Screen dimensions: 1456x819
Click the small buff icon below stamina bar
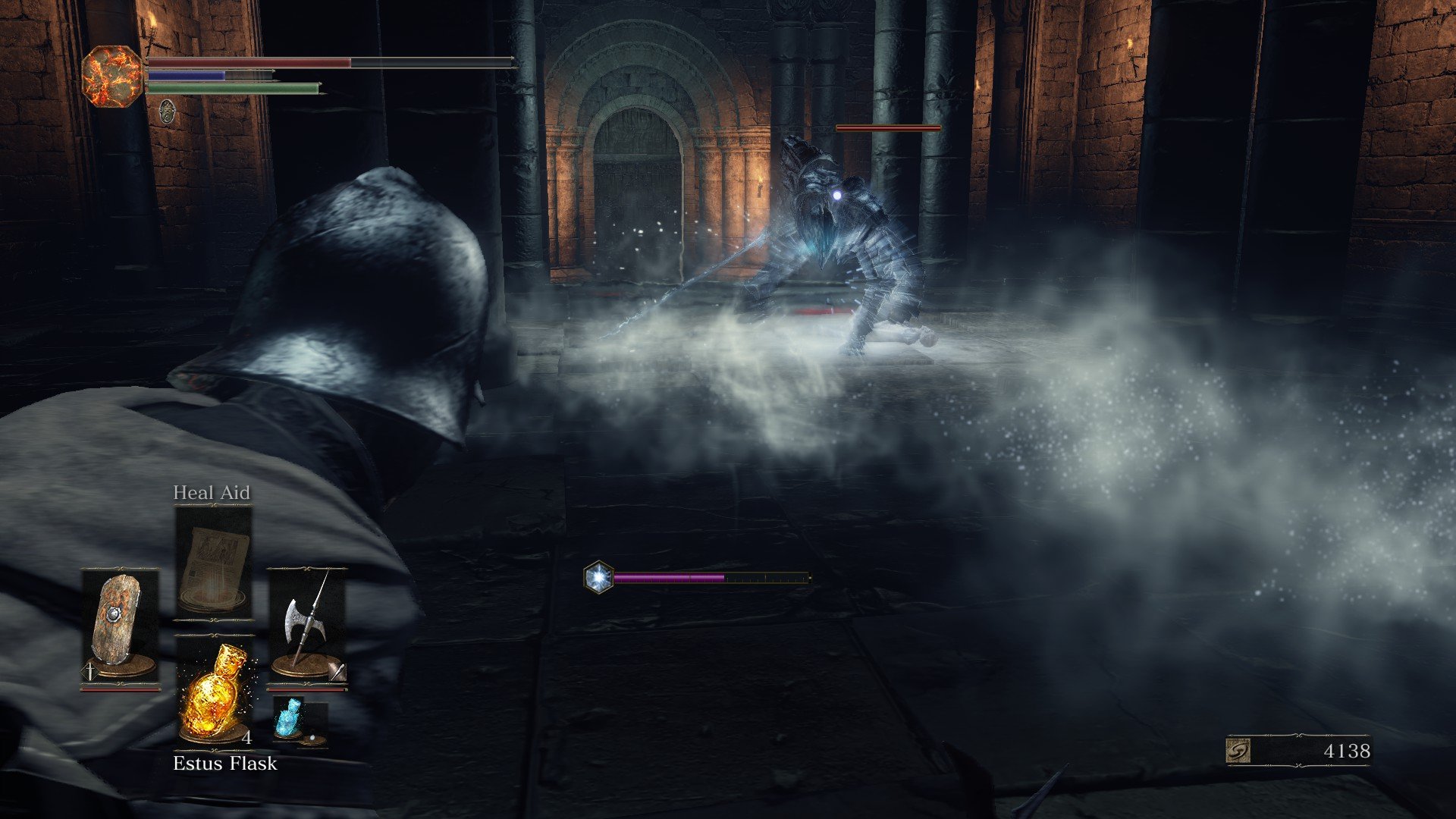point(168,112)
